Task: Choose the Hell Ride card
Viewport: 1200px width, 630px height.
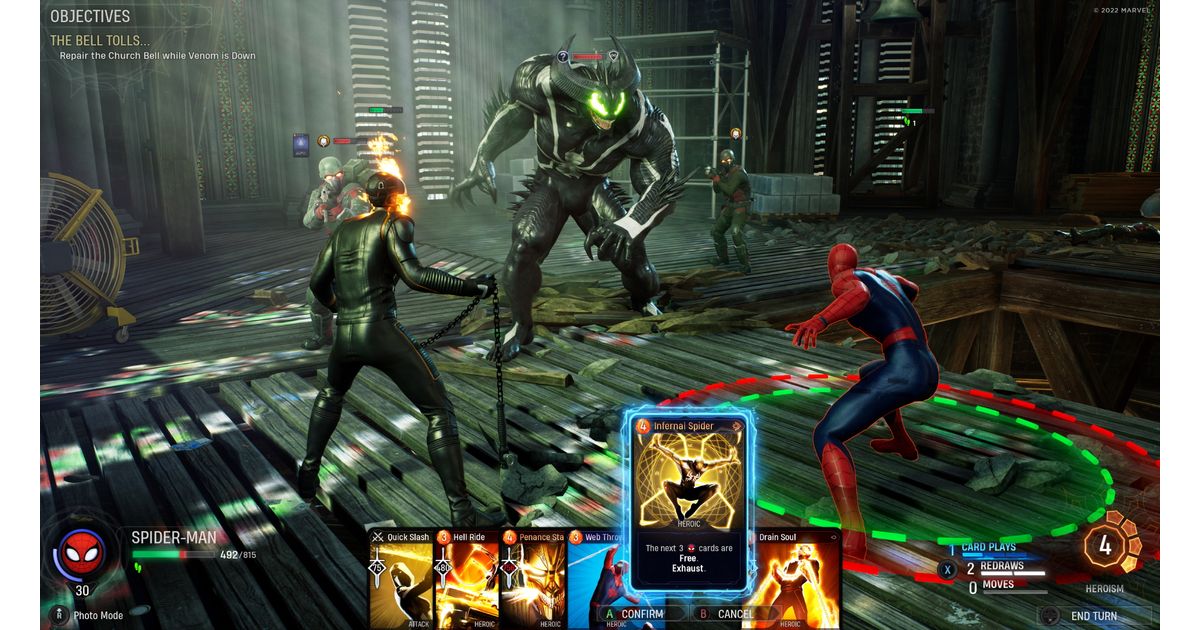Action: click(x=467, y=580)
